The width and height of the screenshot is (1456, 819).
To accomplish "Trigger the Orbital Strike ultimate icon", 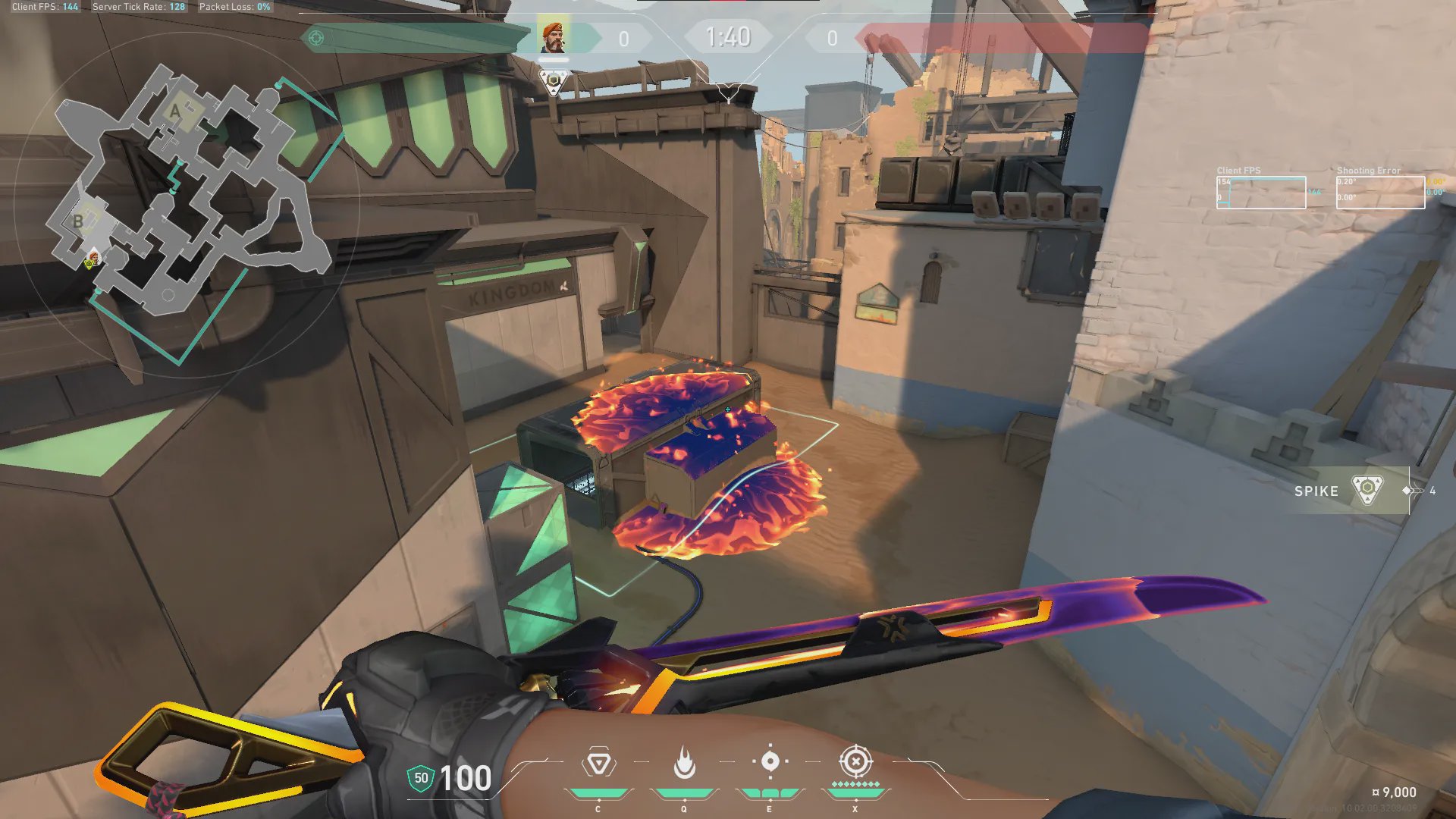I will pyautogui.click(x=855, y=761).
